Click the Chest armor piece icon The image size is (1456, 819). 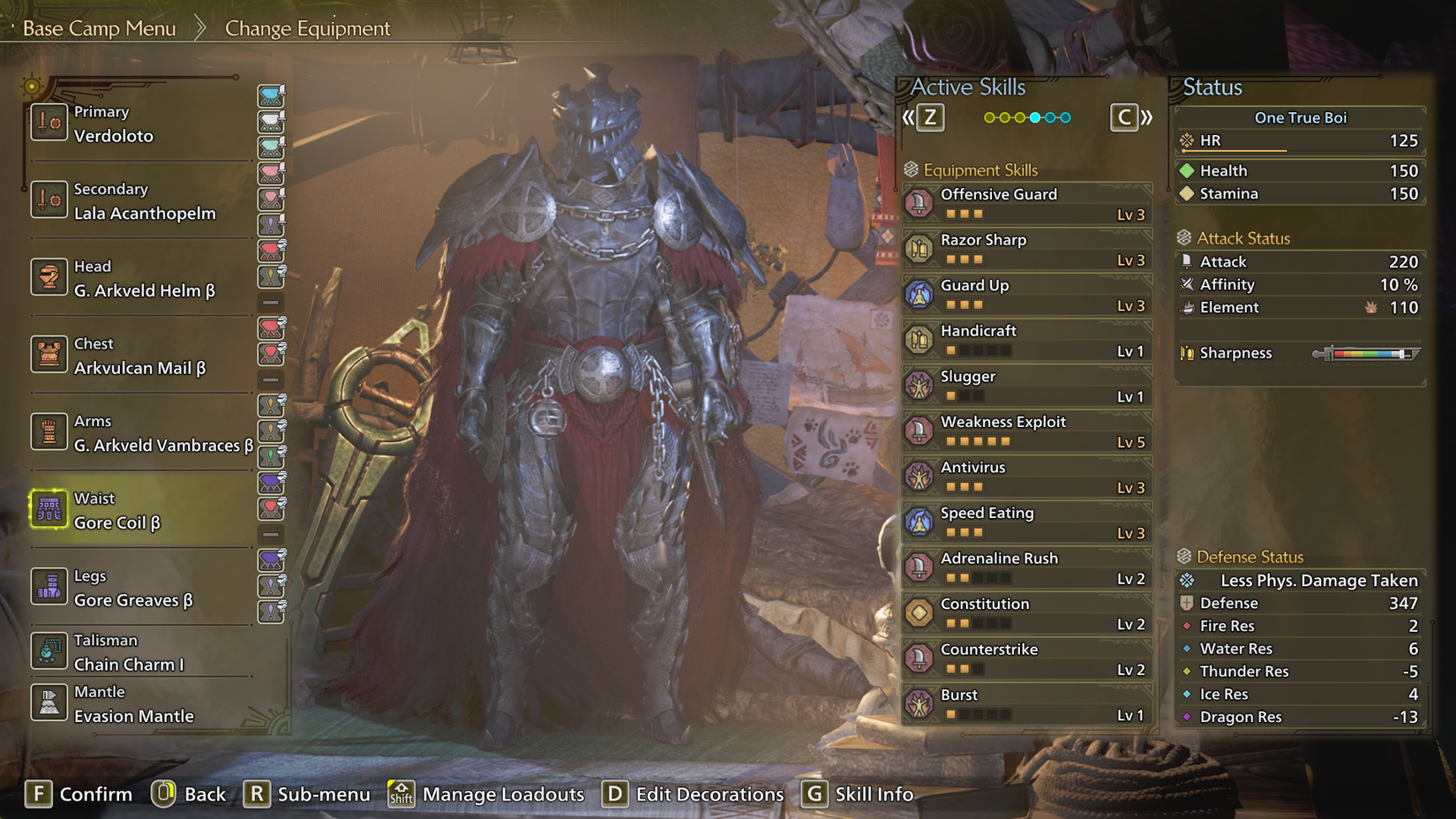49,355
